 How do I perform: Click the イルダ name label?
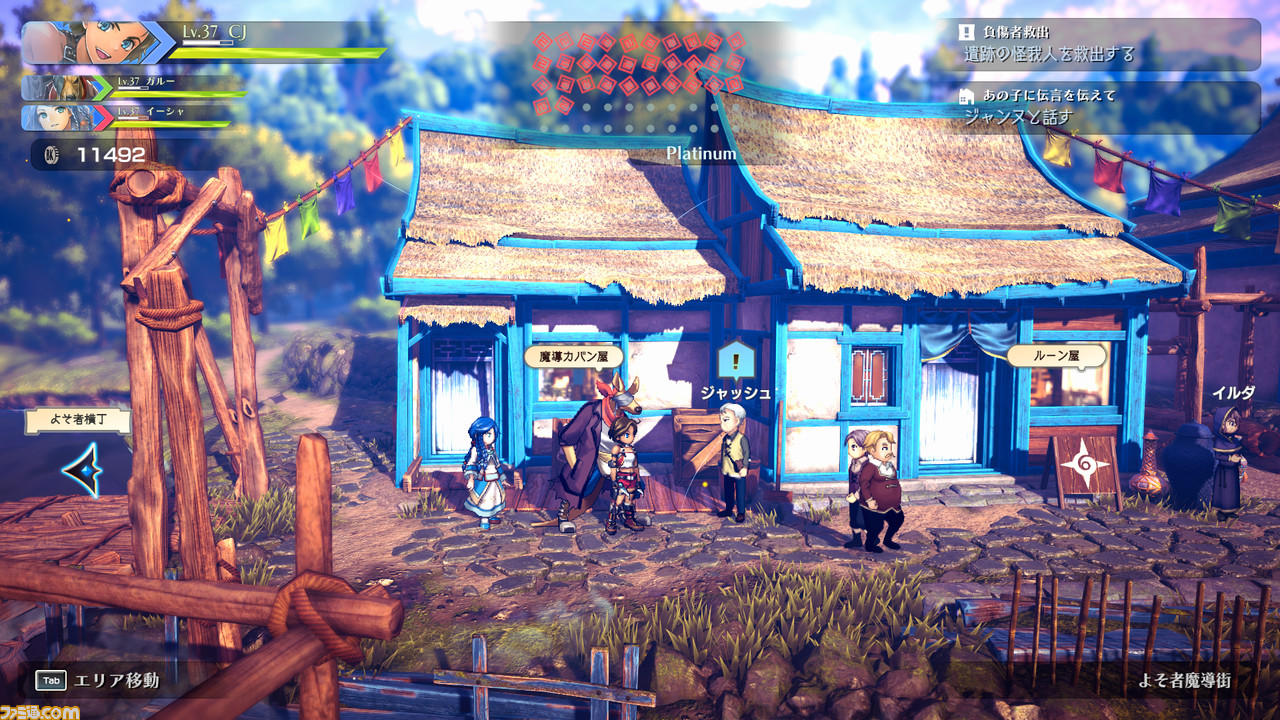(1232, 393)
